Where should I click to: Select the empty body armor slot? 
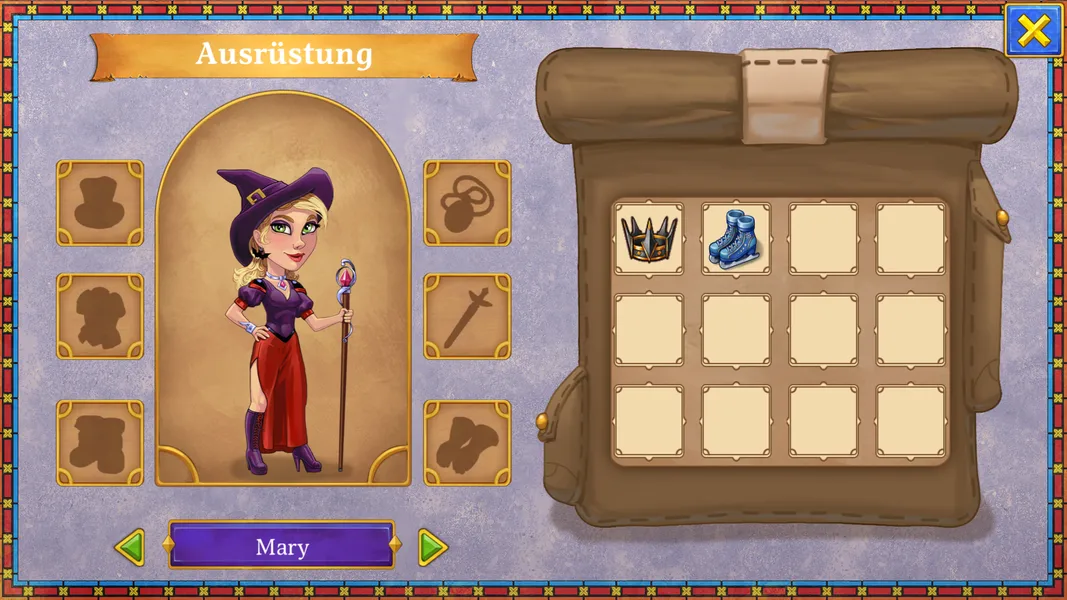click(100, 316)
